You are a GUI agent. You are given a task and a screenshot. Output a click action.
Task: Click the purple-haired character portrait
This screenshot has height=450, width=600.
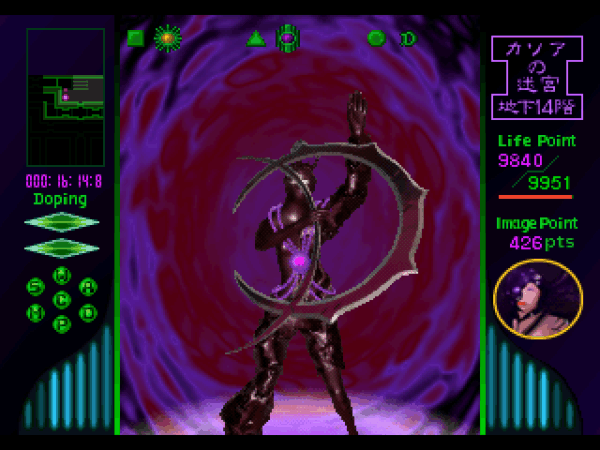coord(538,299)
